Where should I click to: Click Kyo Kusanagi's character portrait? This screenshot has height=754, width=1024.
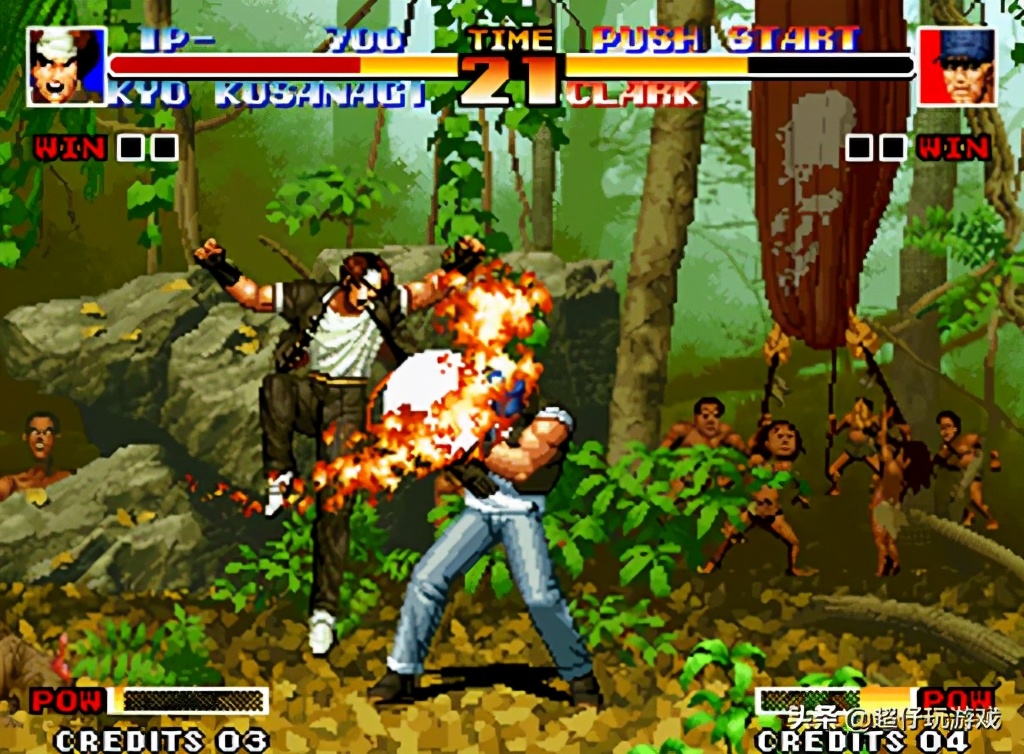(x=66, y=67)
